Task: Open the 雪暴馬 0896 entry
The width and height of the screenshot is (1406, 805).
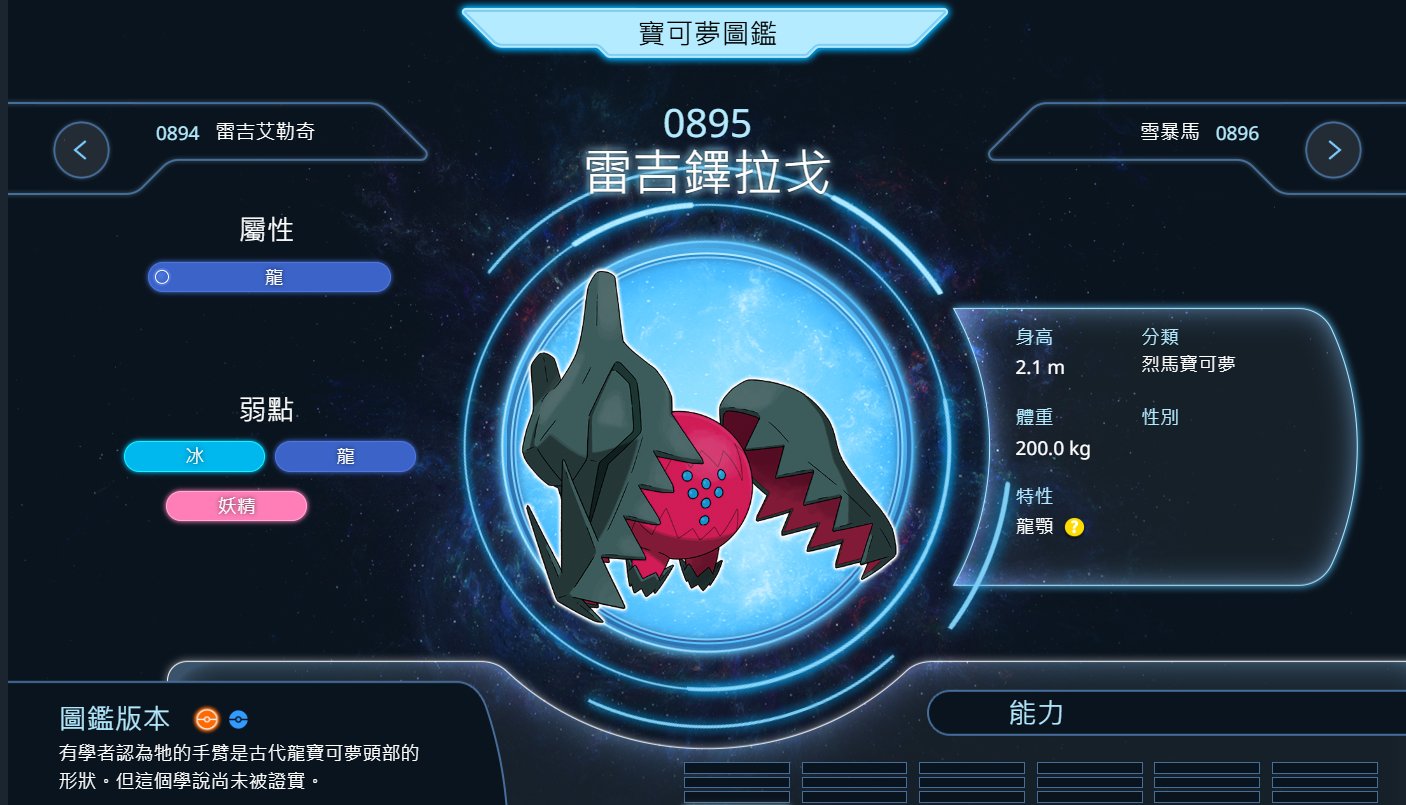Action: coord(1199,132)
